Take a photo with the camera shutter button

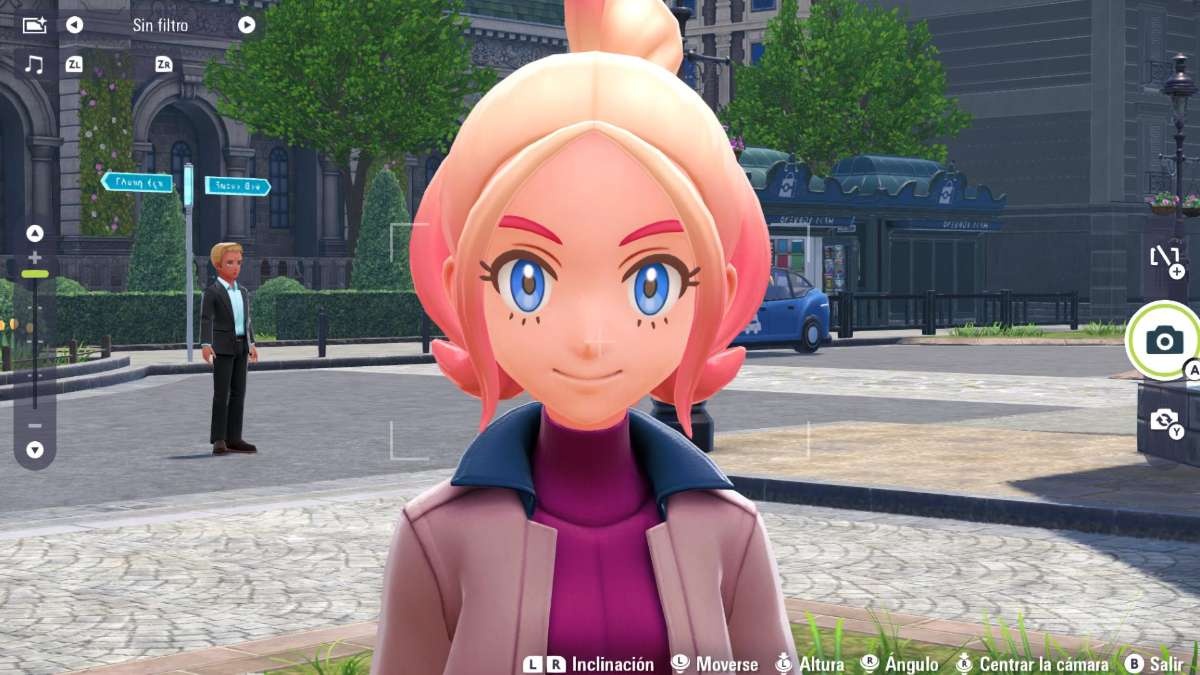pyautogui.click(x=1164, y=340)
